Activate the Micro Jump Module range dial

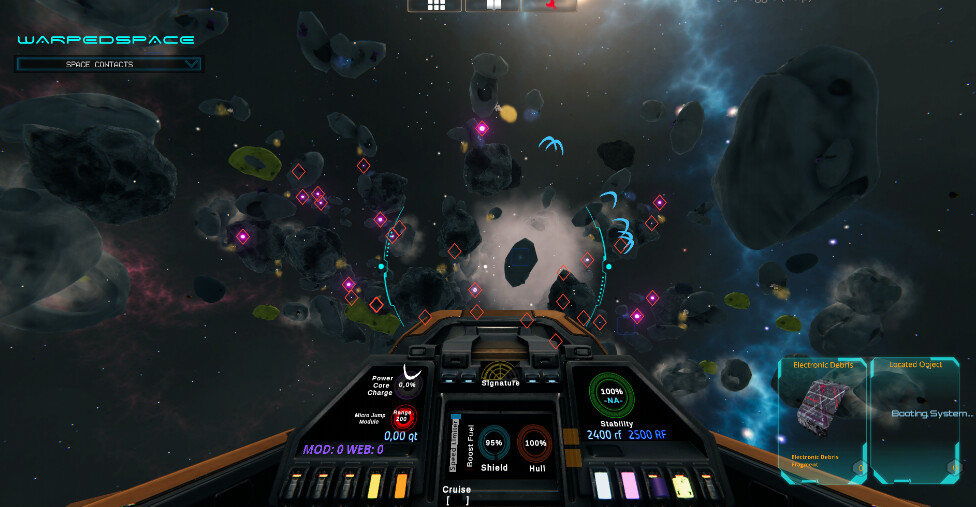pos(403,416)
